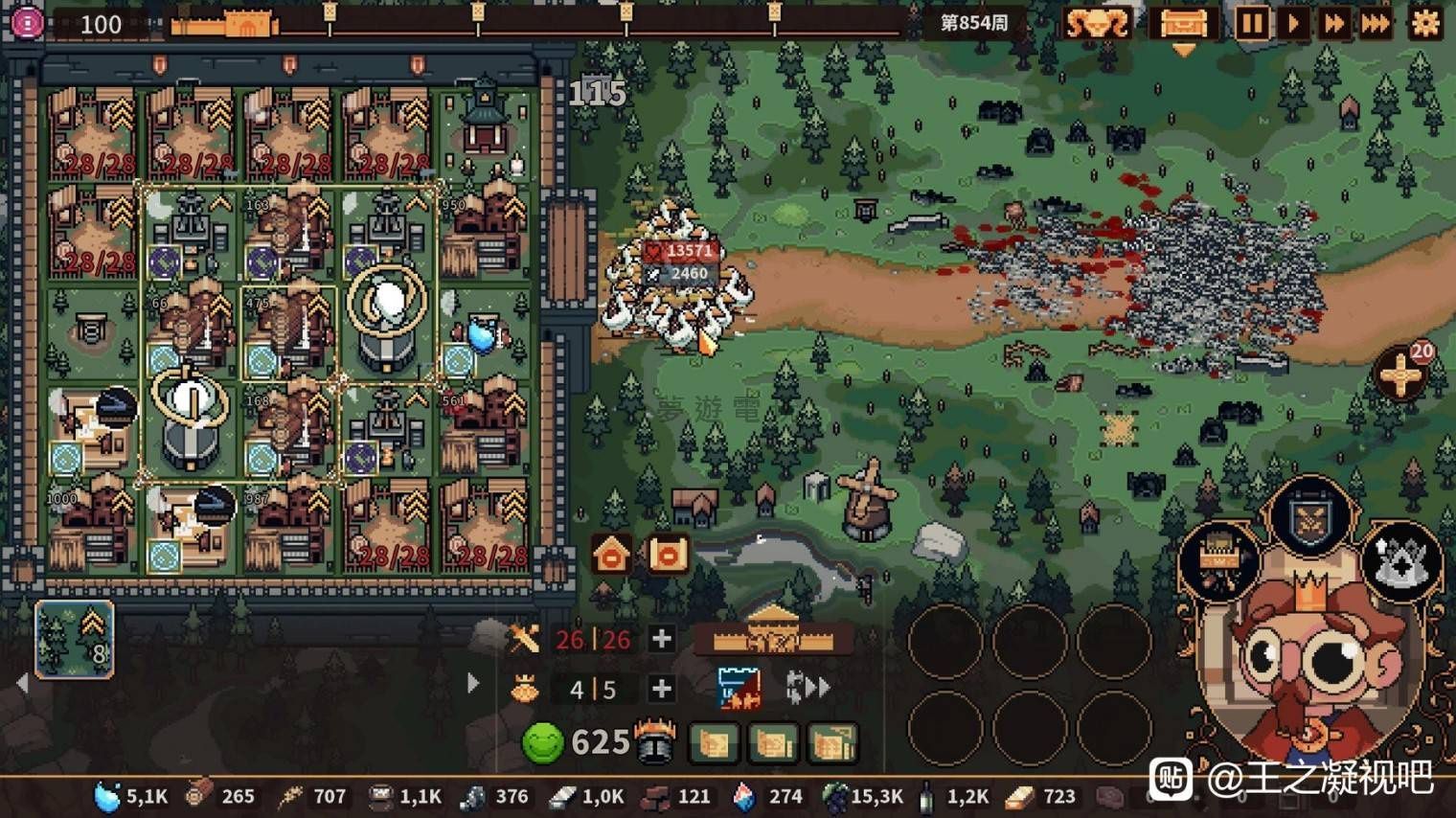This screenshot has width=1456, height=818.
Task: Switch to double fast-forward speed
Action: [1333, 23]
